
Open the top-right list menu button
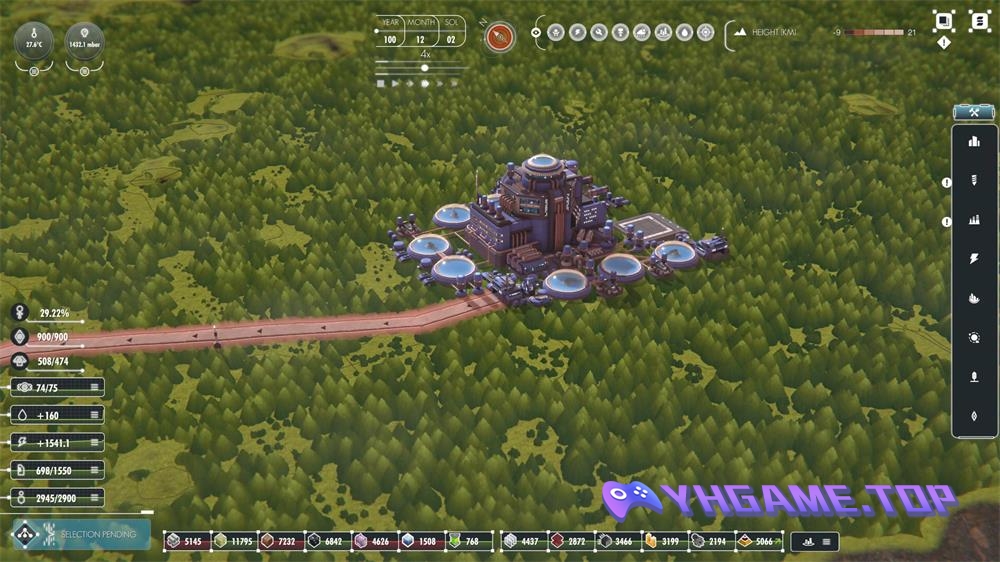977,21
